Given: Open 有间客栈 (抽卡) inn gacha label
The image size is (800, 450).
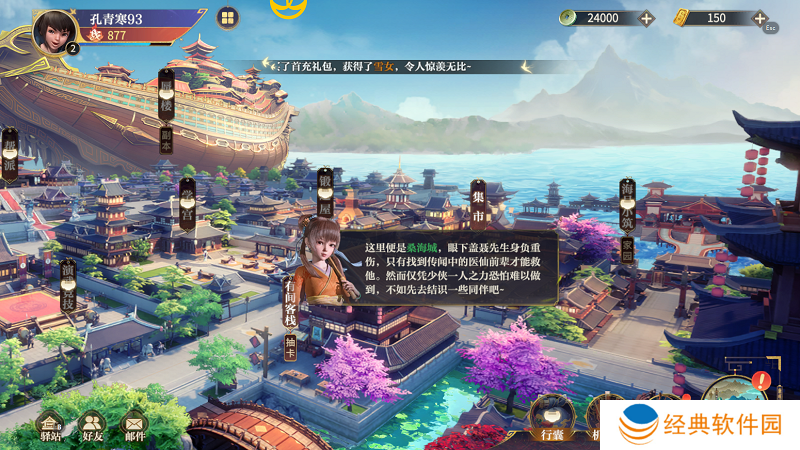Looking at the screenshot, I should click(x=290, y=312).
